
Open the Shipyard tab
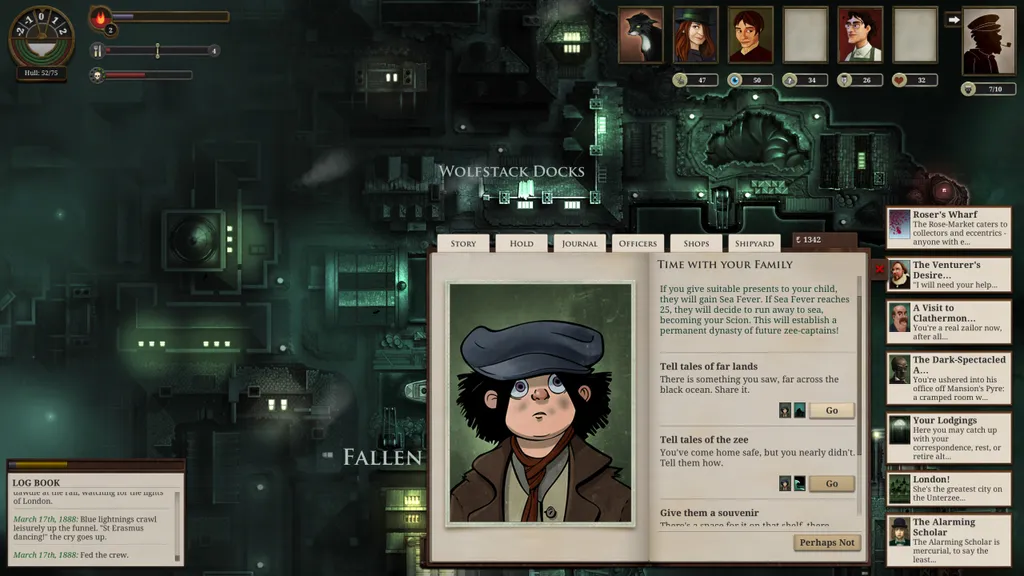point(754,243)
